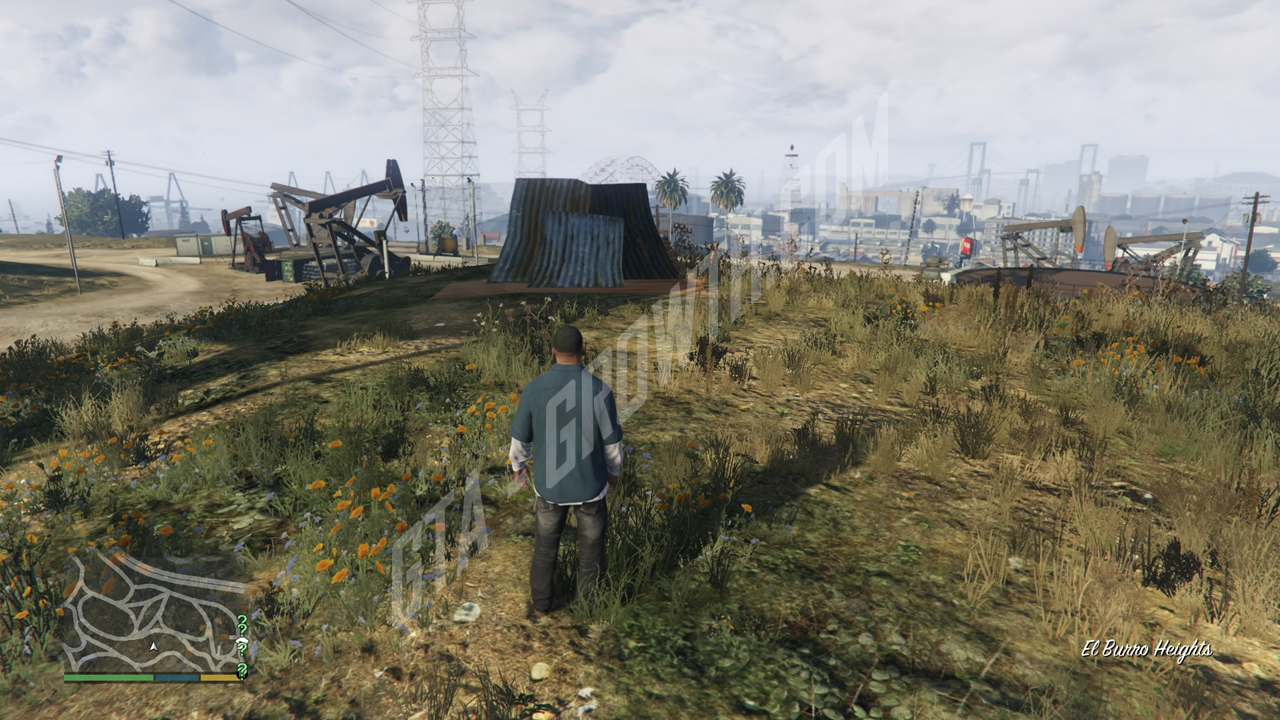The image size is (1280, 720).
Task: Select the white player arrow on minimap
Action: point(153,647)
